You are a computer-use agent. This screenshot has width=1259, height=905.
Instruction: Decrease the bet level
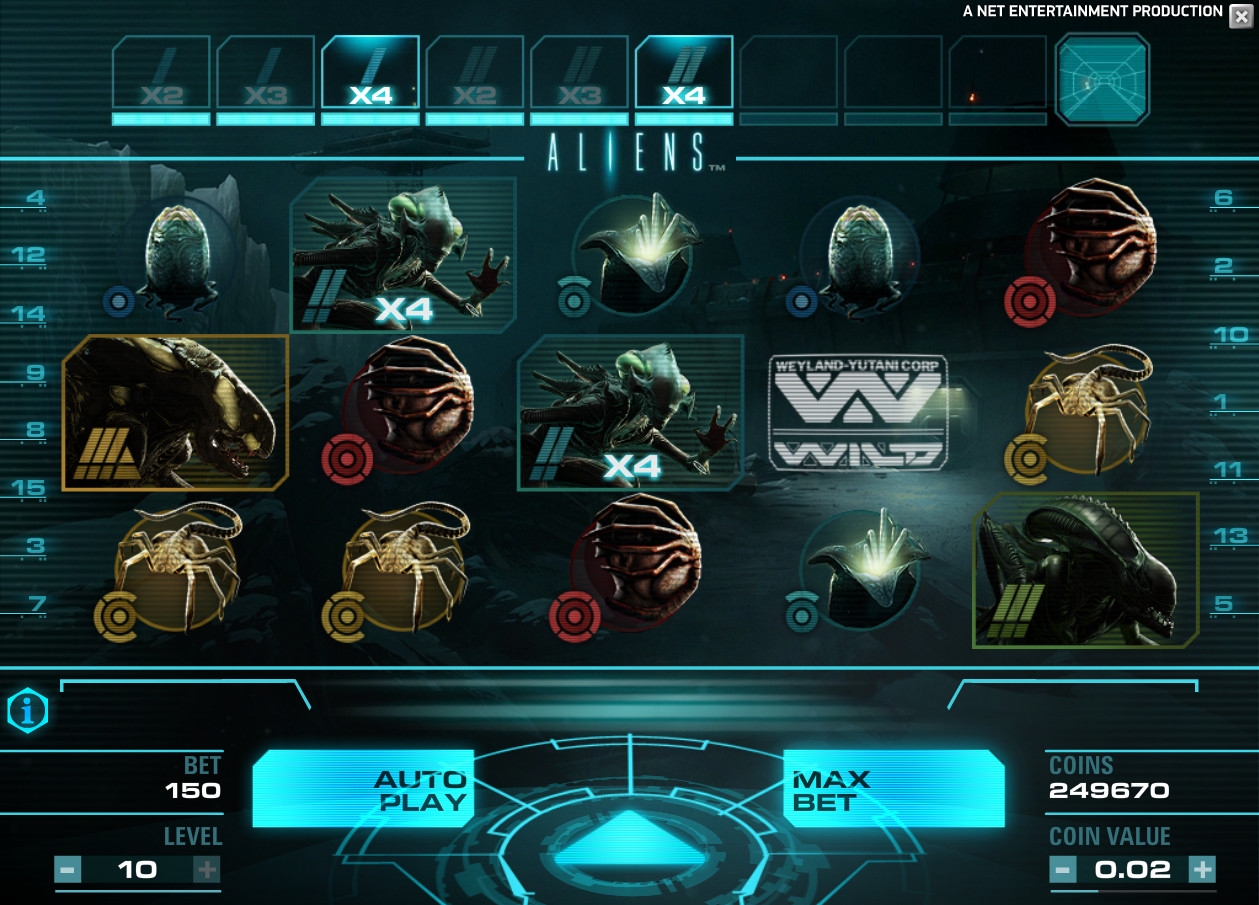point(68,869)
